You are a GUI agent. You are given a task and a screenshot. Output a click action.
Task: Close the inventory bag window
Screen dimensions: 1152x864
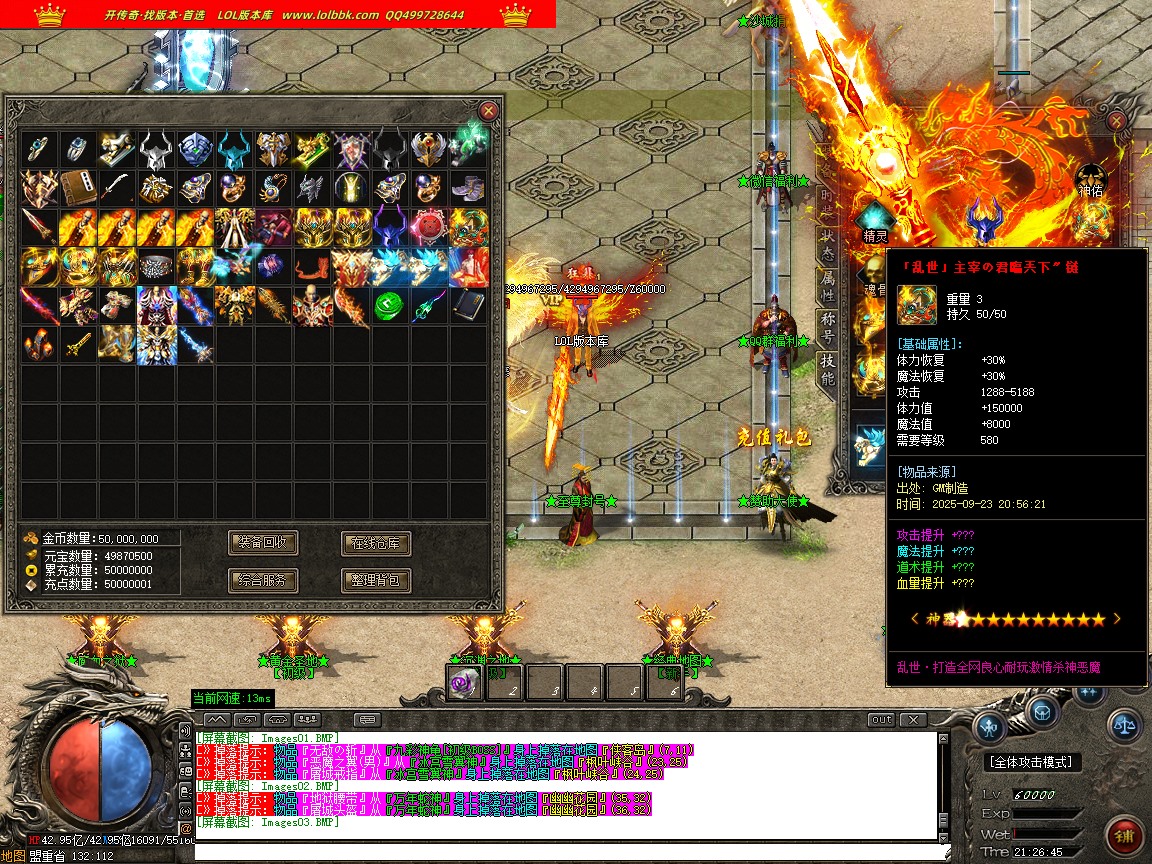[x=488, y=111]
